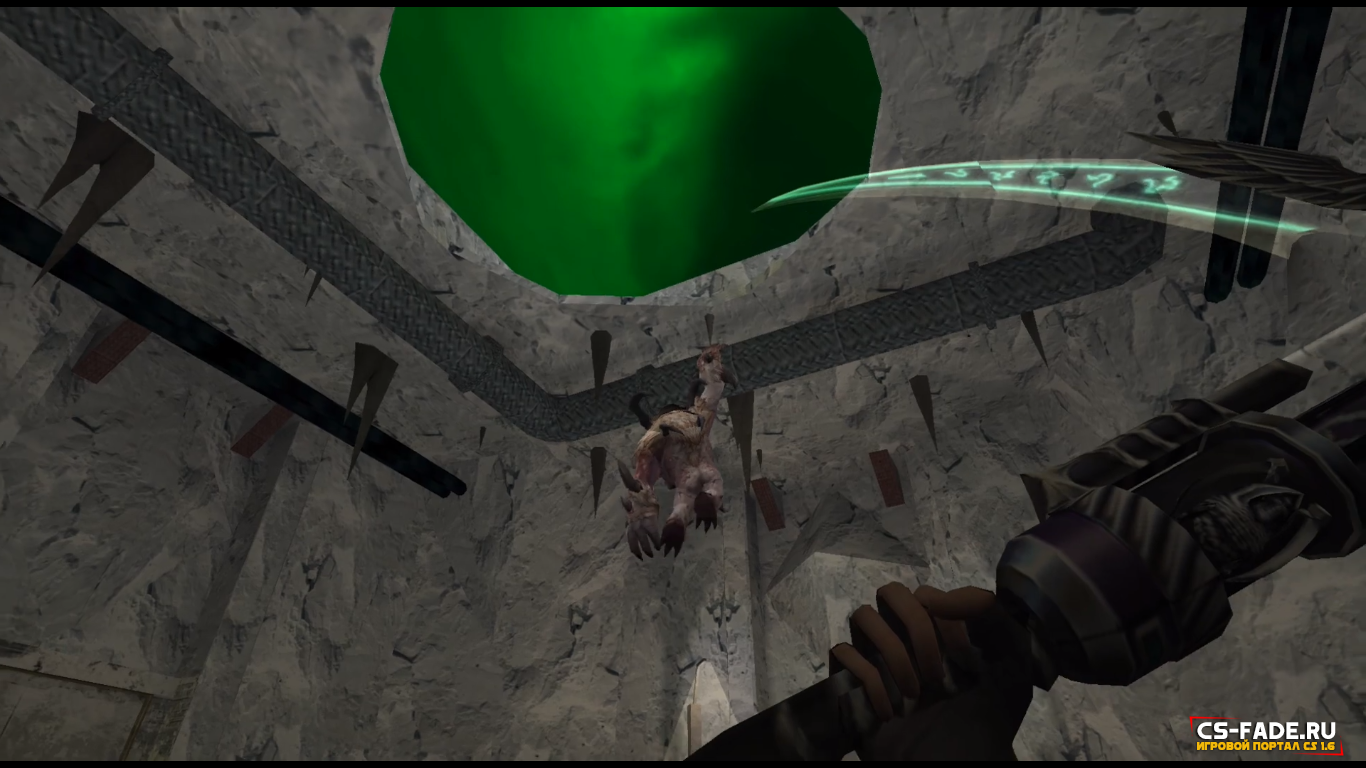This screenshot has height=768, width=1366.
Task: Click the CS-FADE.RU watermark logo
Action: tap(1266, 736)
